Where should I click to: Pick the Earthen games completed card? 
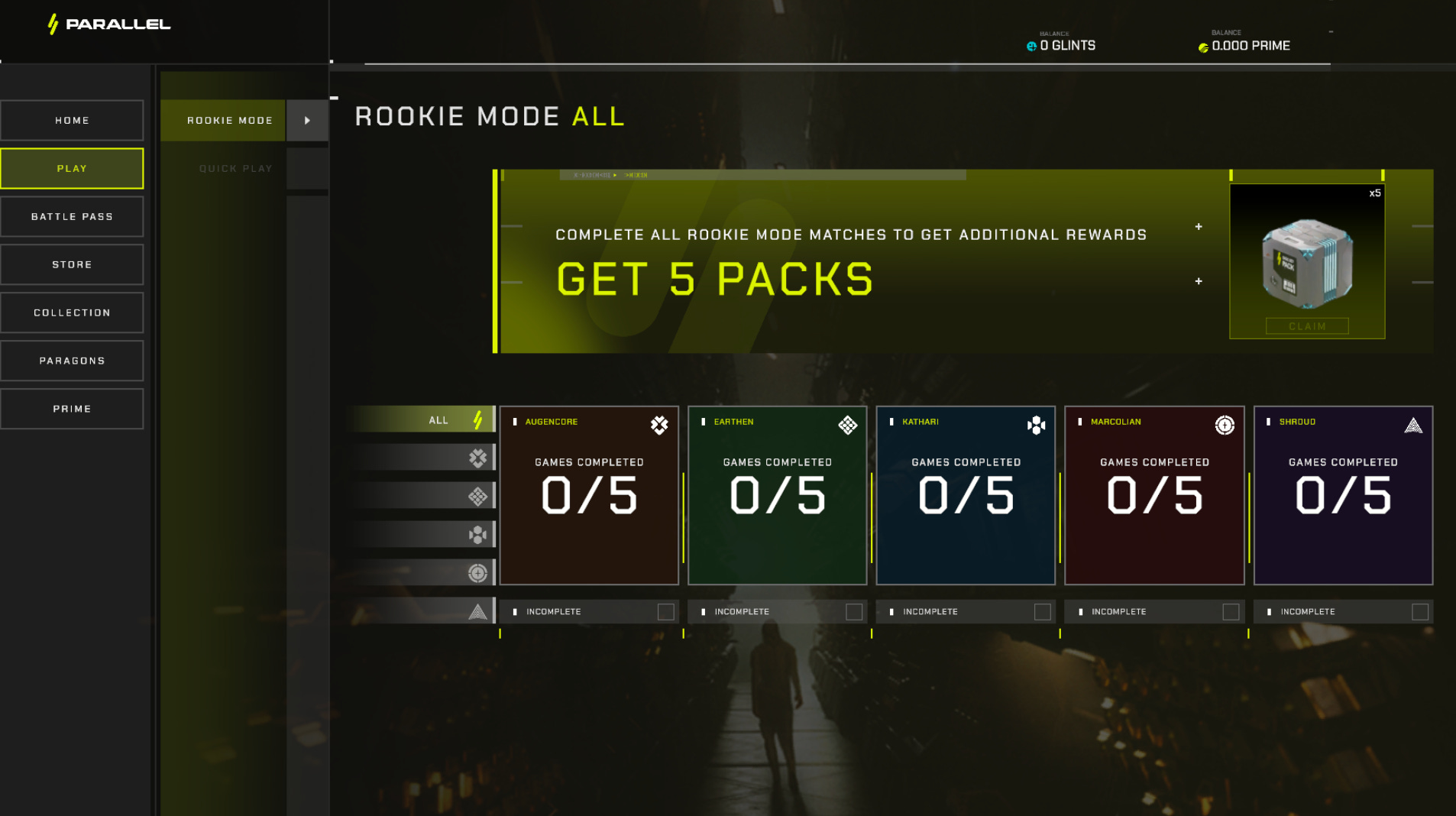pyautogui.click(x=777, y=495)
